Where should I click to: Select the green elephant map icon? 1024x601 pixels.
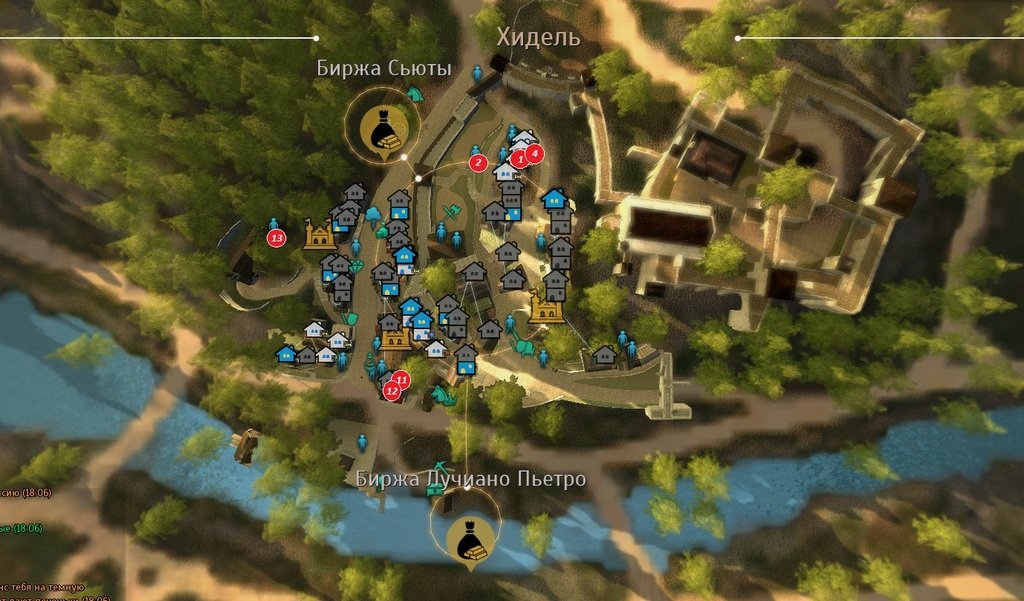523,348
